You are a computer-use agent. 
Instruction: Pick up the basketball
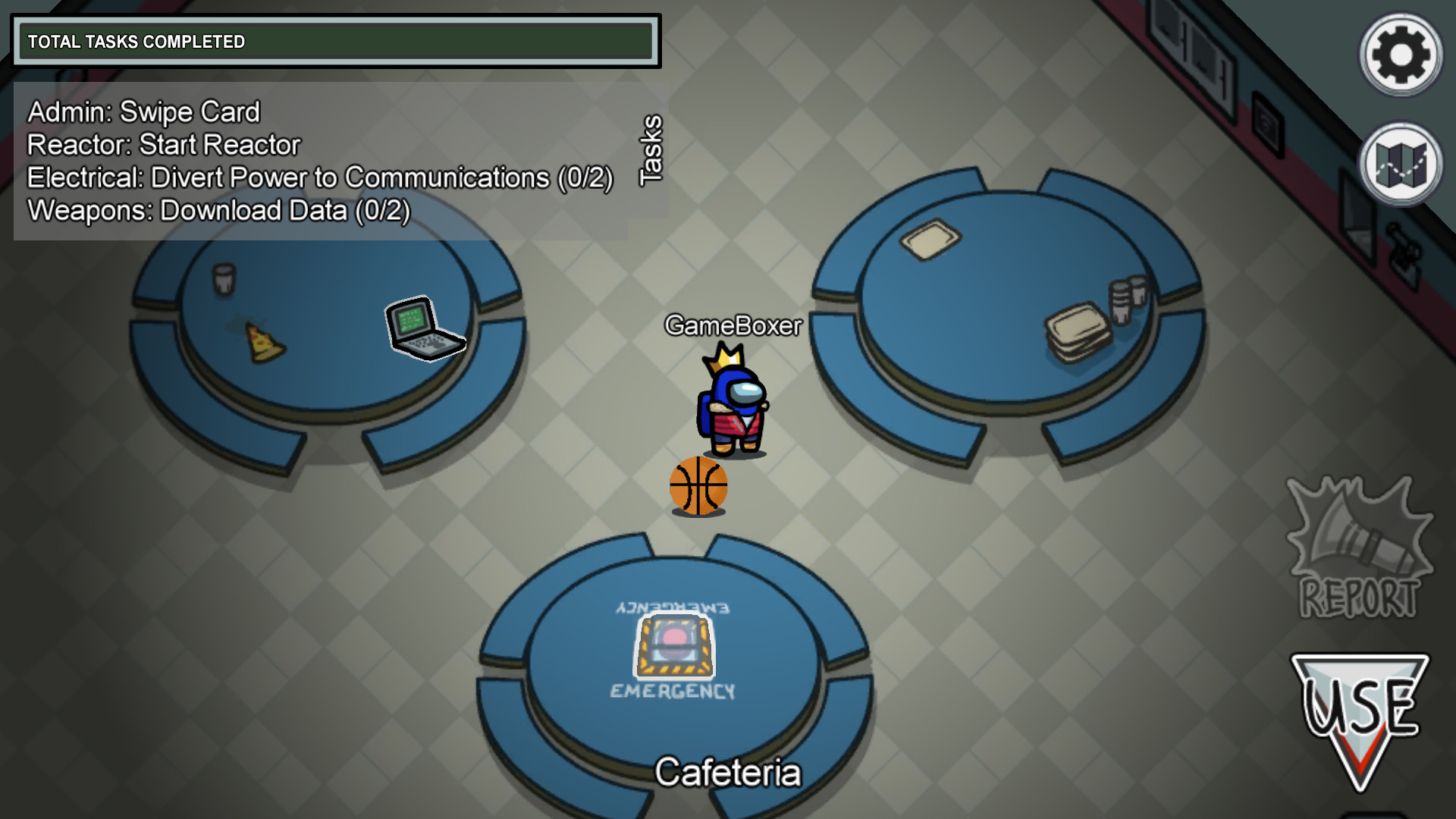(x=699, y=487)
